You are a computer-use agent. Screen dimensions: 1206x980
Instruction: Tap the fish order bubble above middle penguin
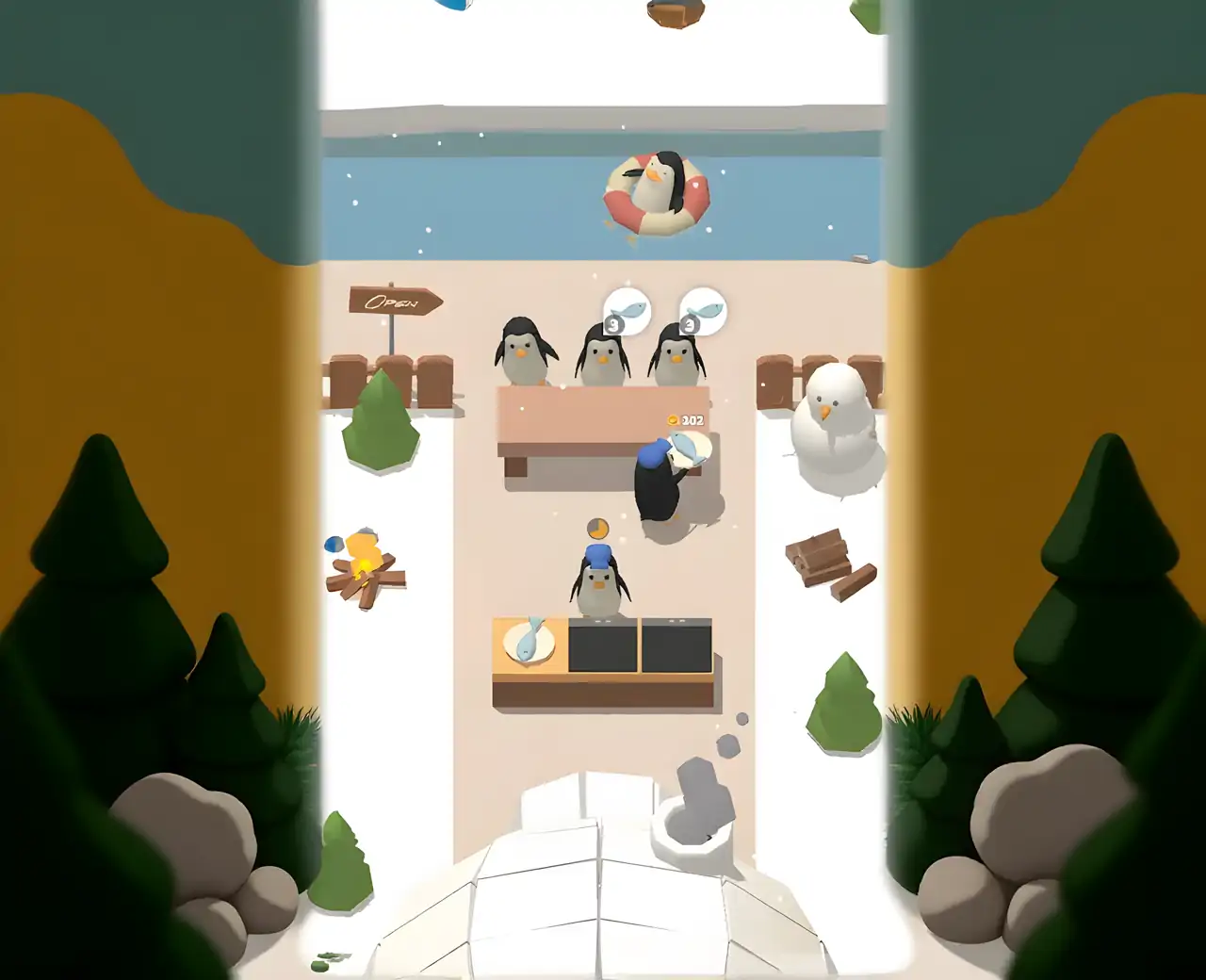point(627,309)
